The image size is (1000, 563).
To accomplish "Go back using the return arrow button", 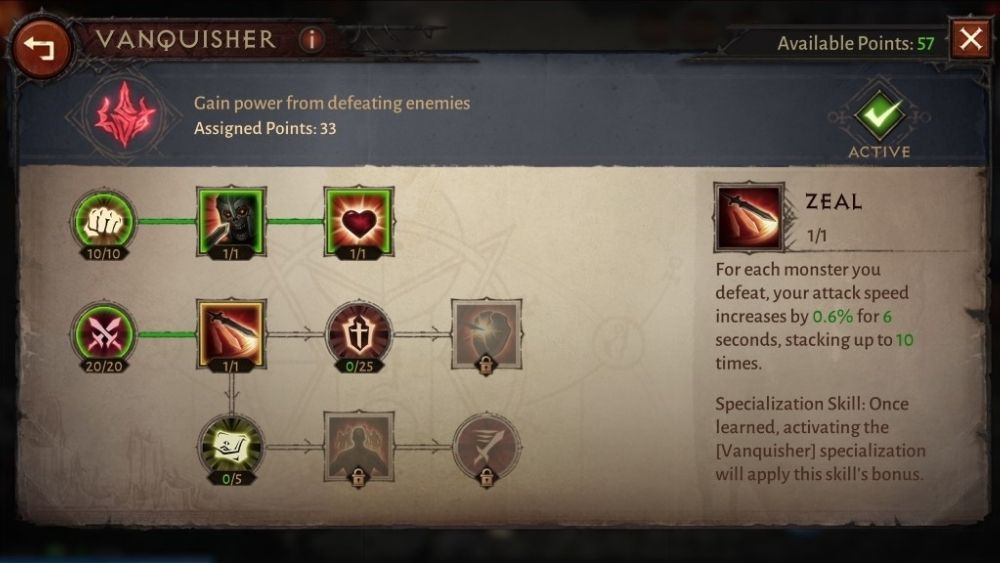I will coord(41,46).
